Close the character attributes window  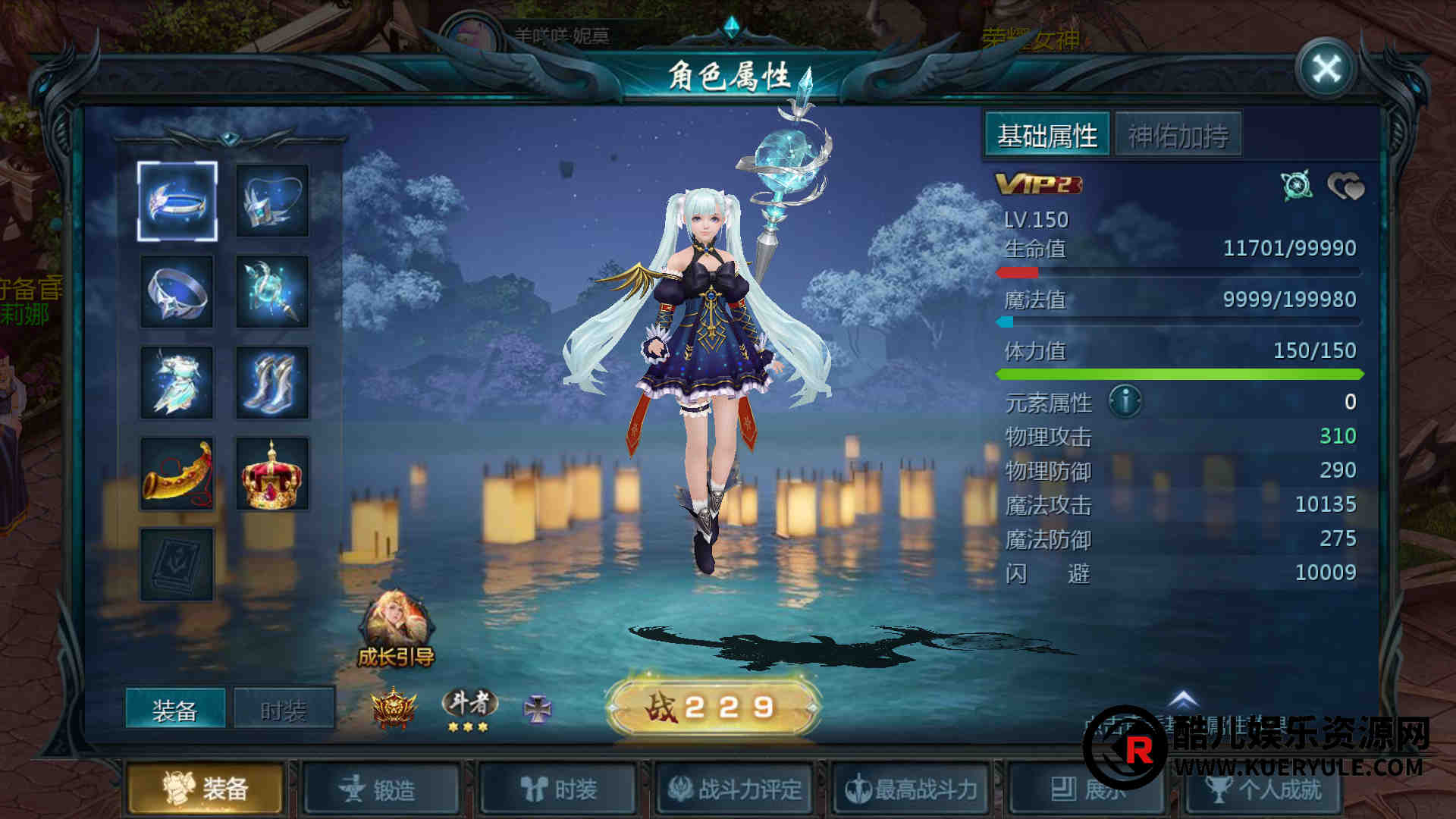pyautogui.click(x=1326, y=70)
